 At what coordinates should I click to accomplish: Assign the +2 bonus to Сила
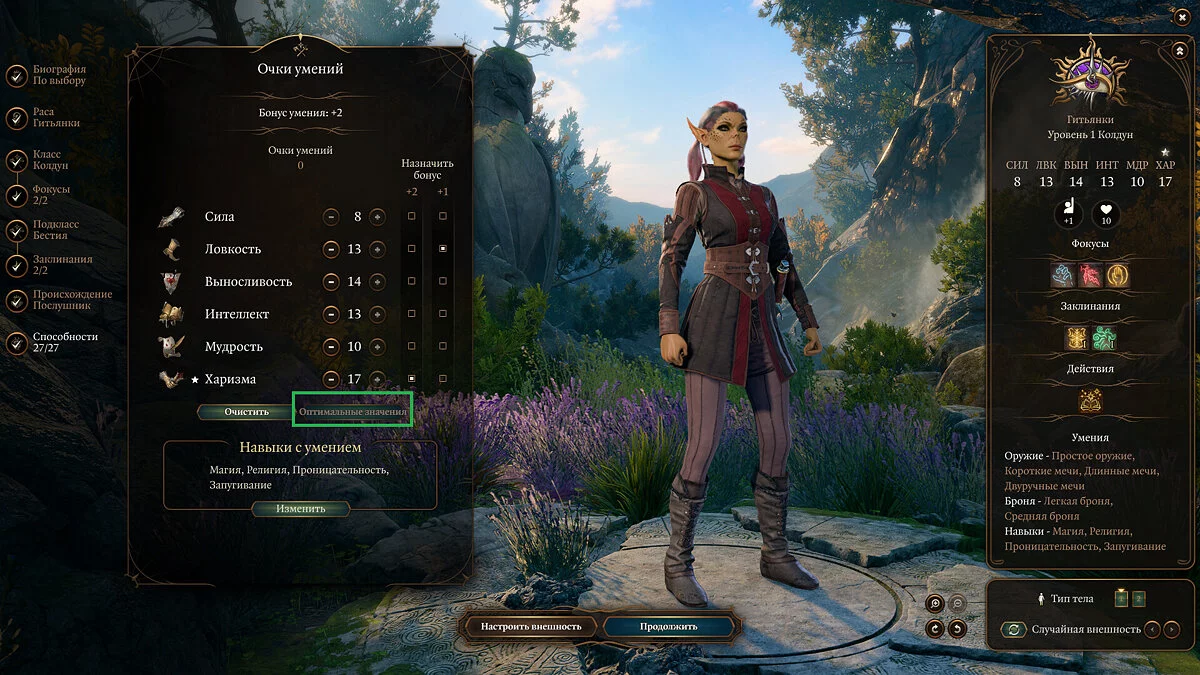click(x=412, y=216)
